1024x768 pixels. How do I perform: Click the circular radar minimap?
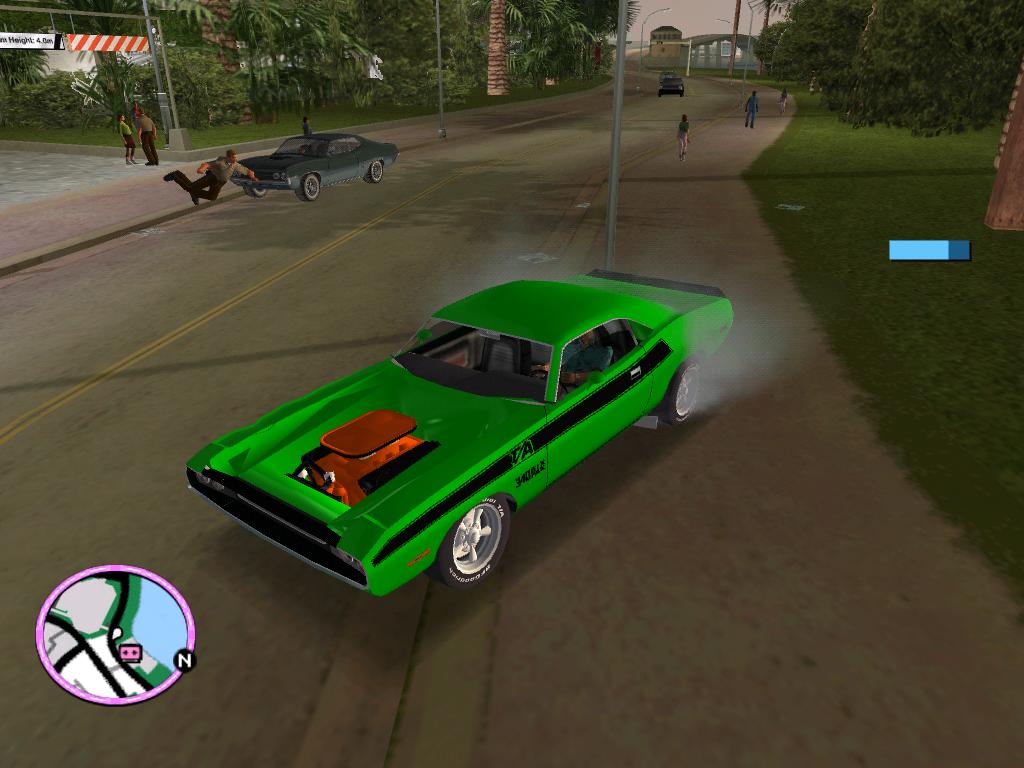tap(114, 634)
